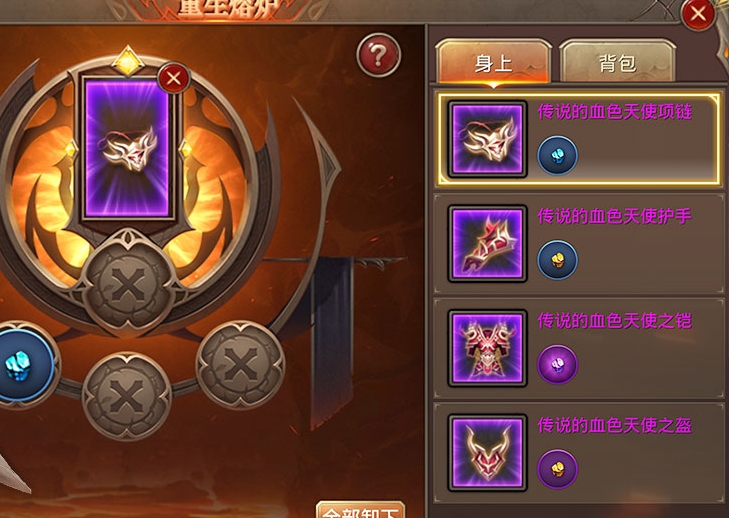729x518 pixels.
Task: Remove the necklace from the forge slot
Action: (x=175, y=77)
